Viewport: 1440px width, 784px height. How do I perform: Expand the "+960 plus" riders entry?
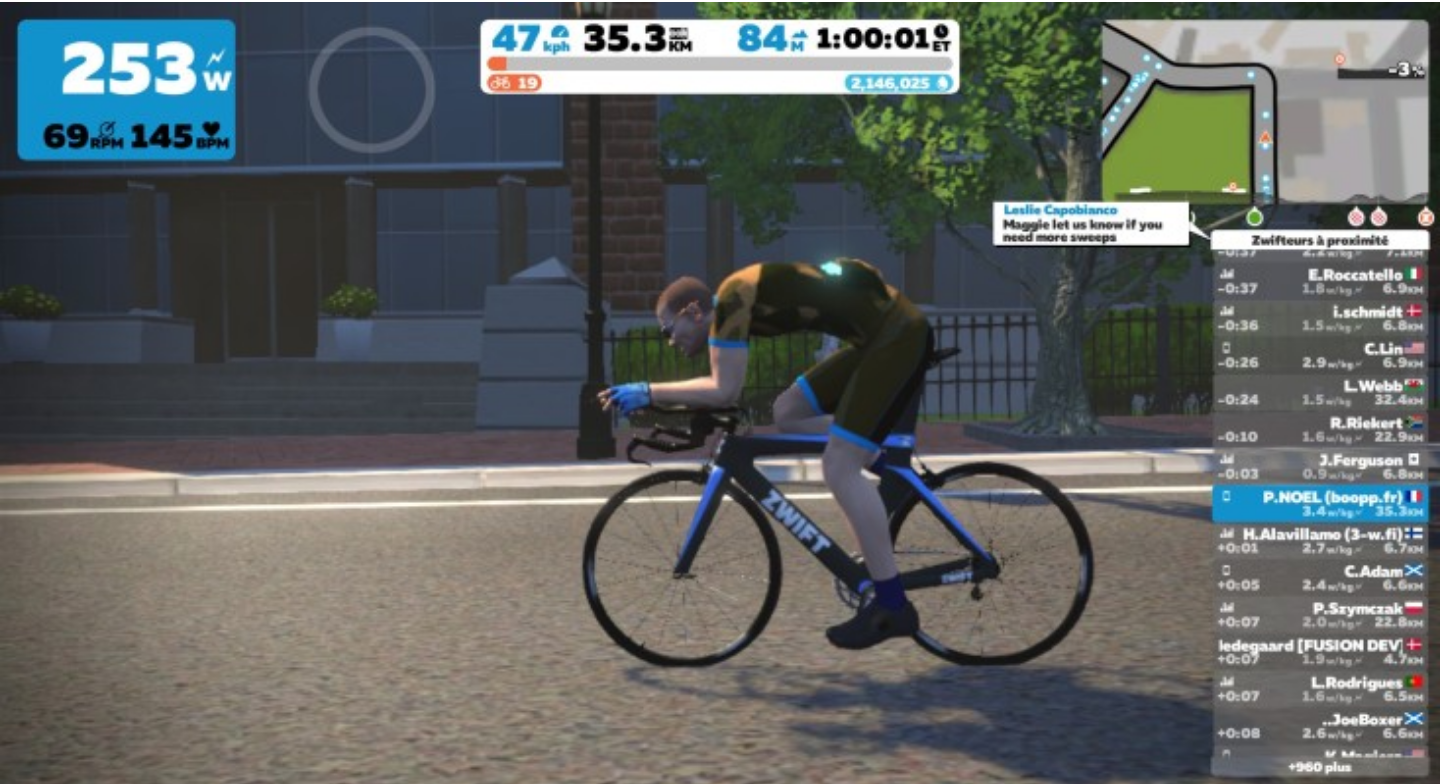(1320, 767)
